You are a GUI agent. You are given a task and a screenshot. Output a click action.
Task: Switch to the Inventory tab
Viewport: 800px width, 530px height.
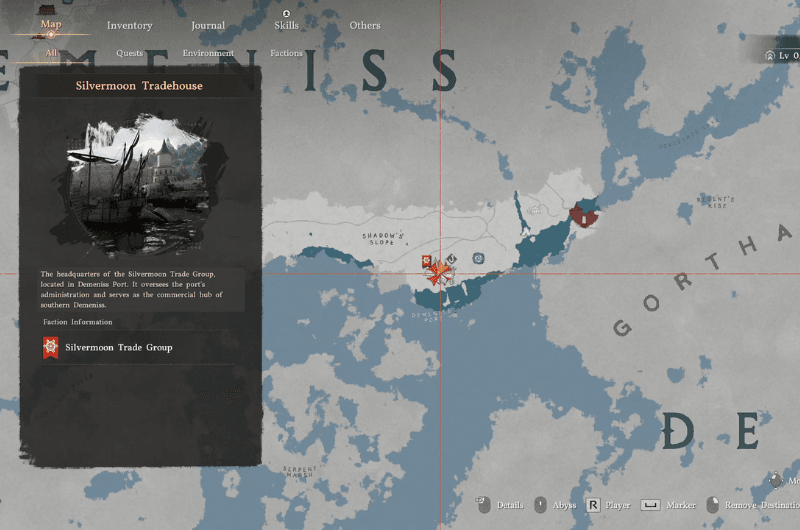(x=129, y=25)
